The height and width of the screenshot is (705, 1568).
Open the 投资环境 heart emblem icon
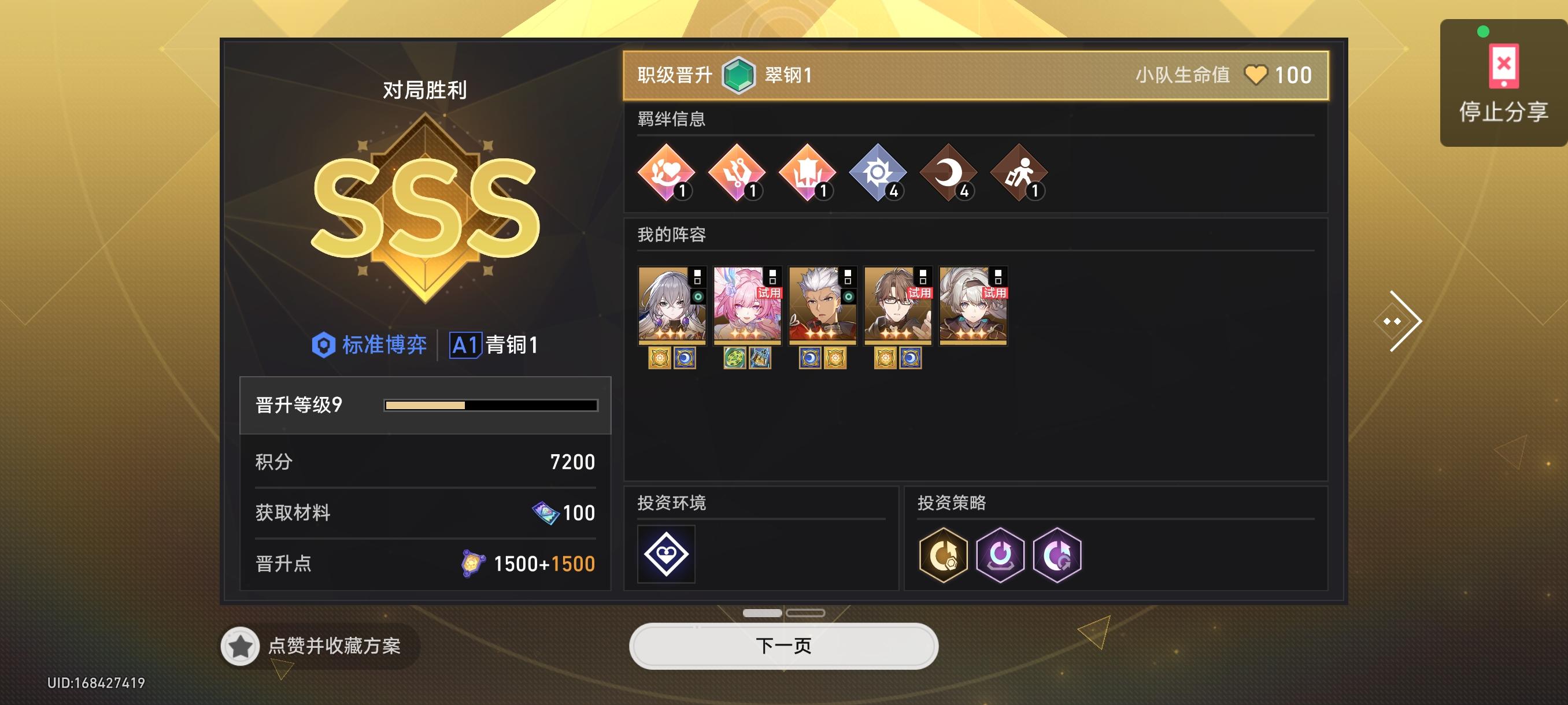click(x=665, y=552)
